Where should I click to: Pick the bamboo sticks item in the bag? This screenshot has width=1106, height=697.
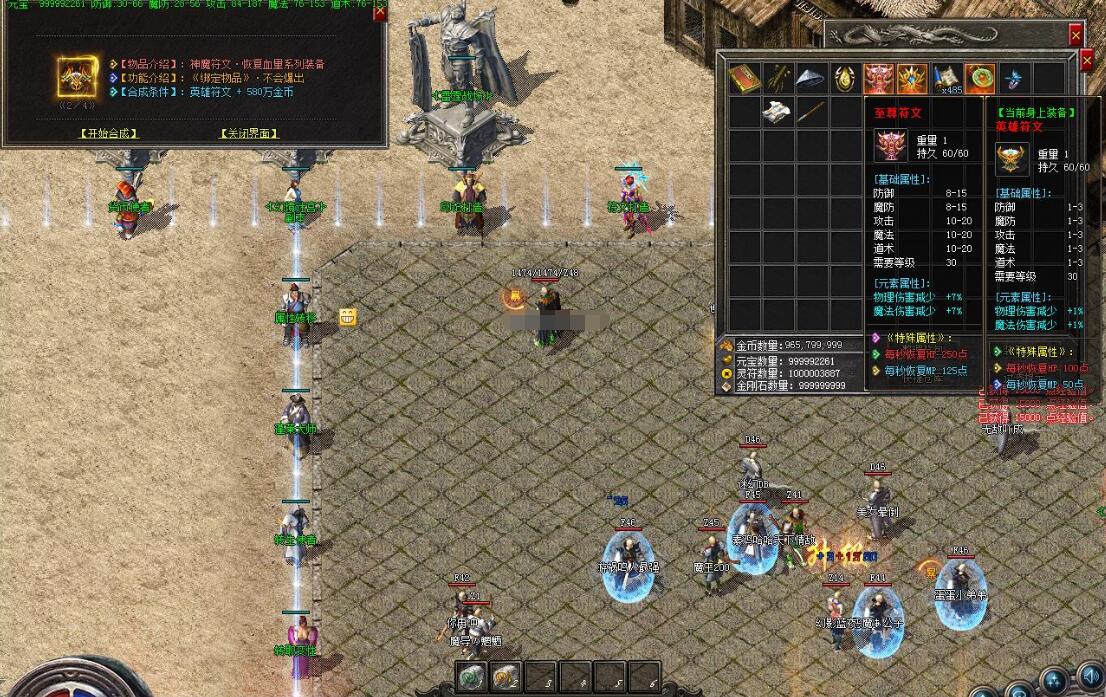(778, 78)
